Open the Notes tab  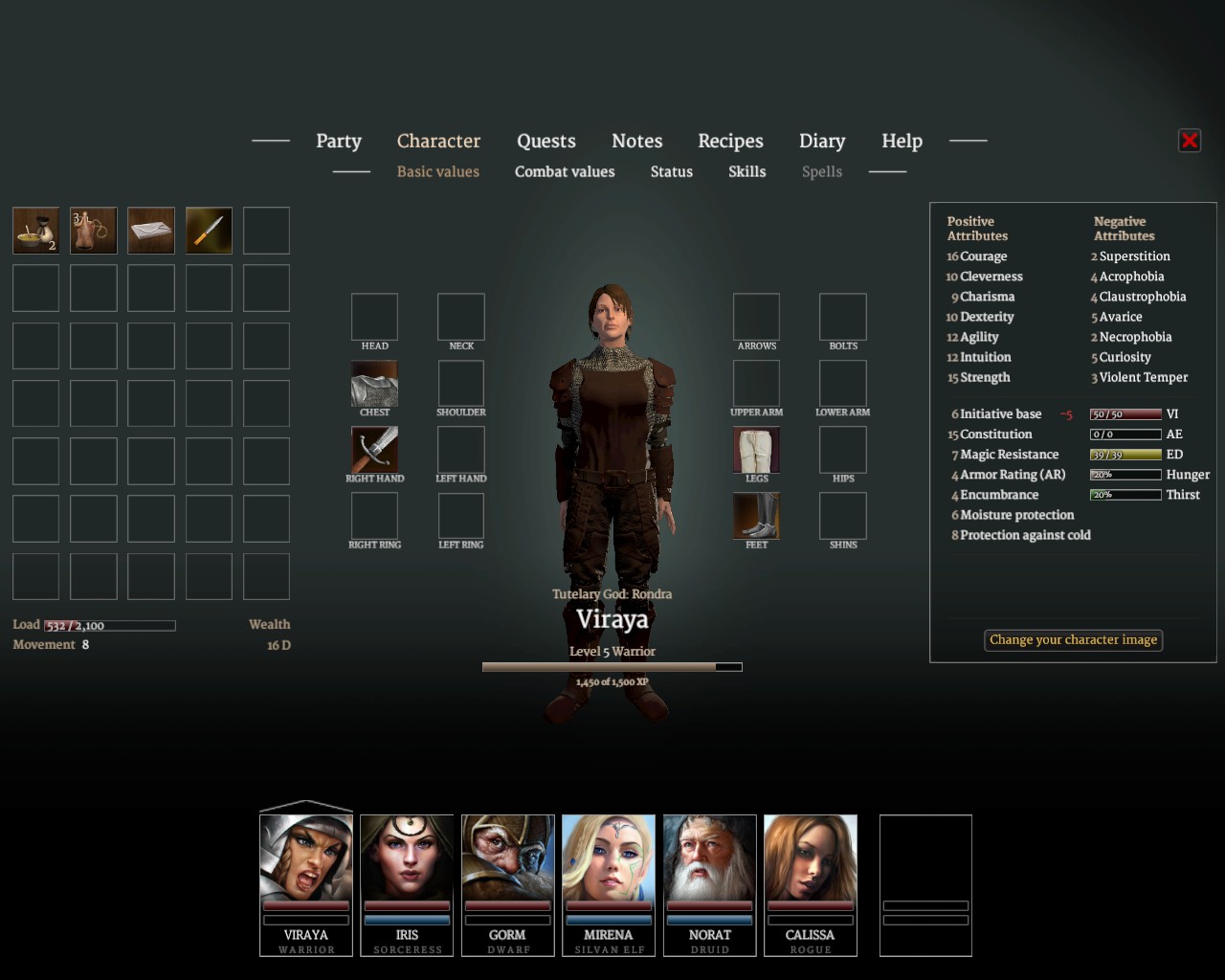pos(636,141)
